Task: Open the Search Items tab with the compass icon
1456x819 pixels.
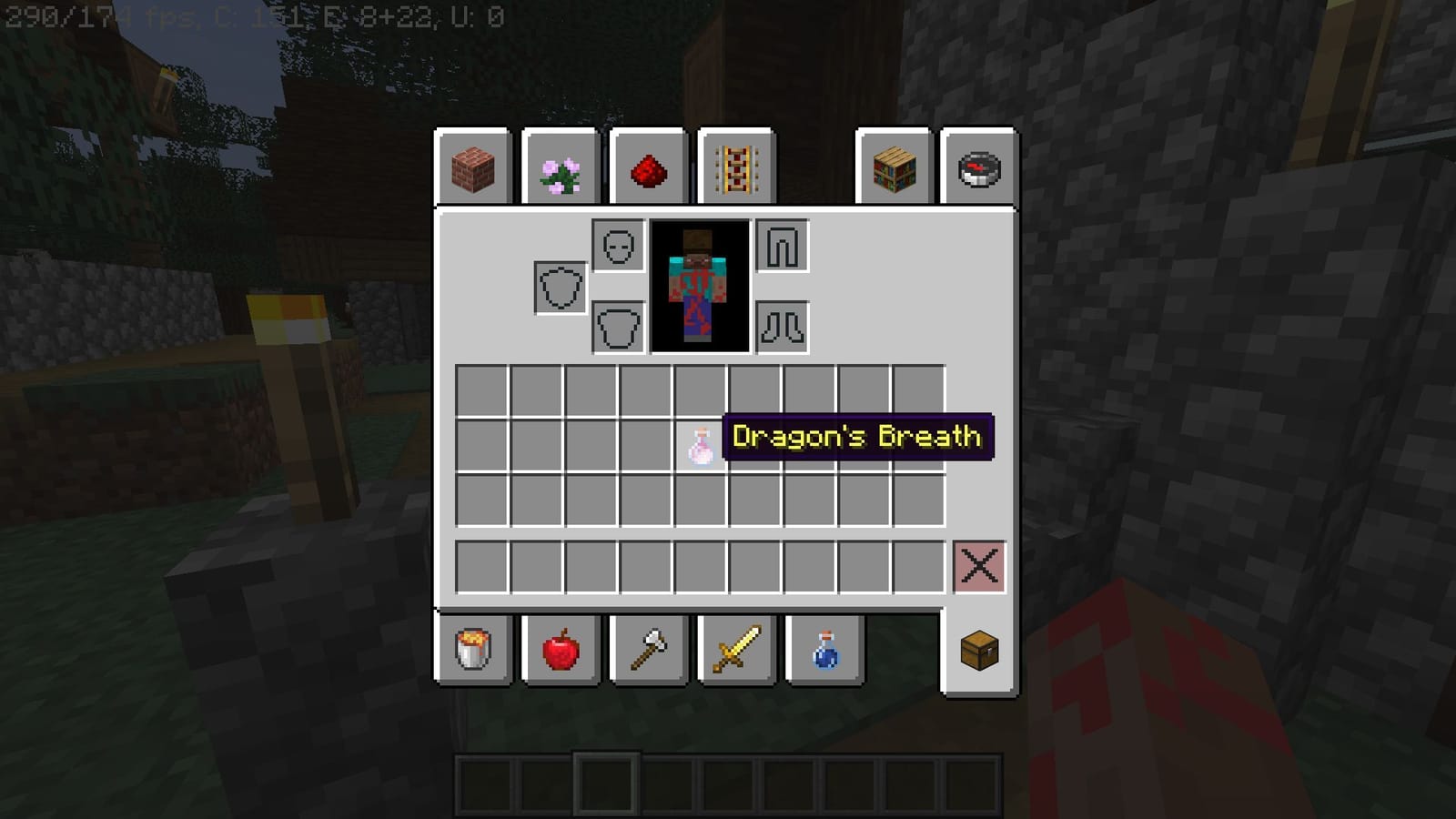Action: click(978, 169)
